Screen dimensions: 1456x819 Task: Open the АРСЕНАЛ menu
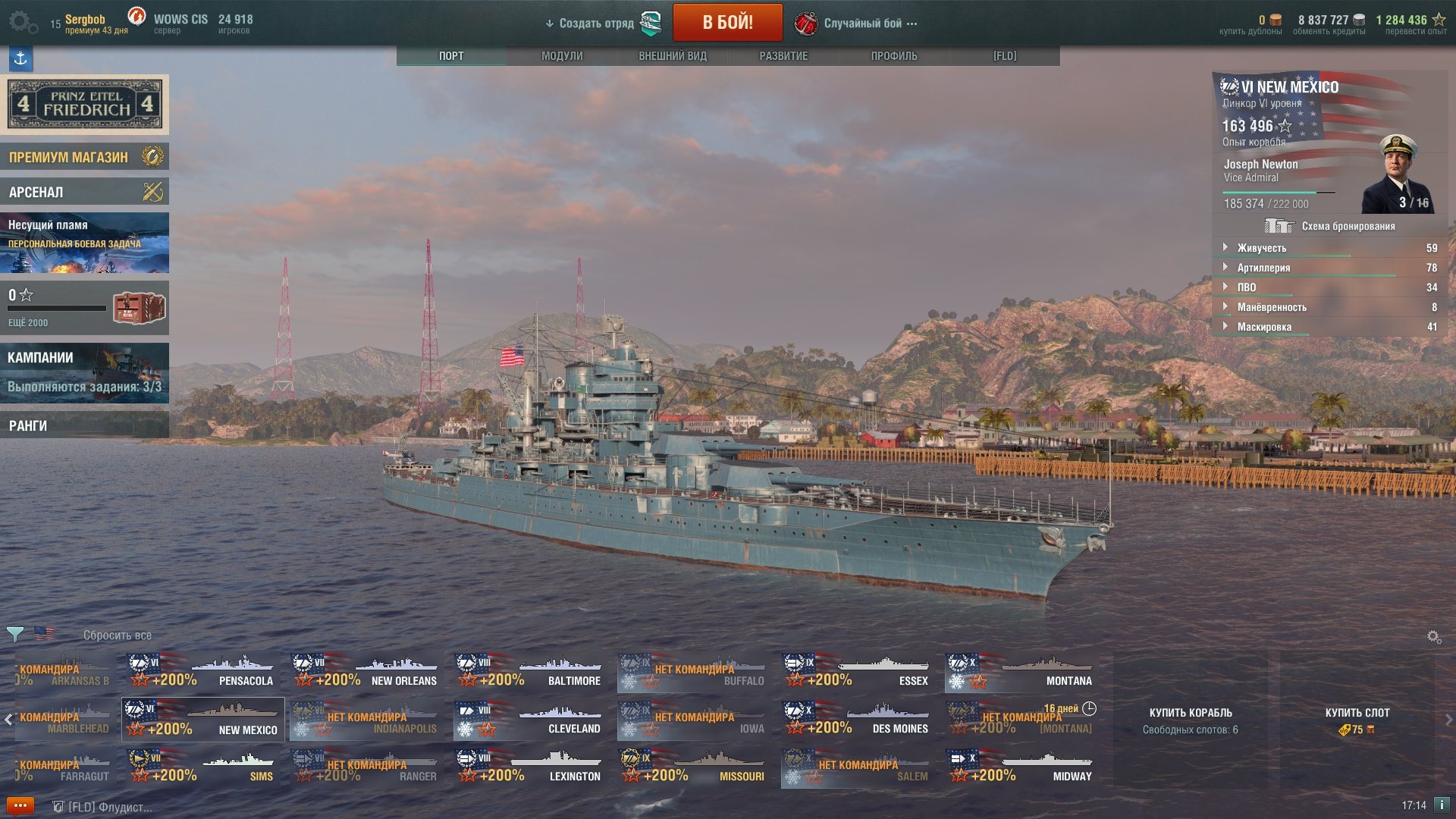pyautogui.click(x=84, y=192)
